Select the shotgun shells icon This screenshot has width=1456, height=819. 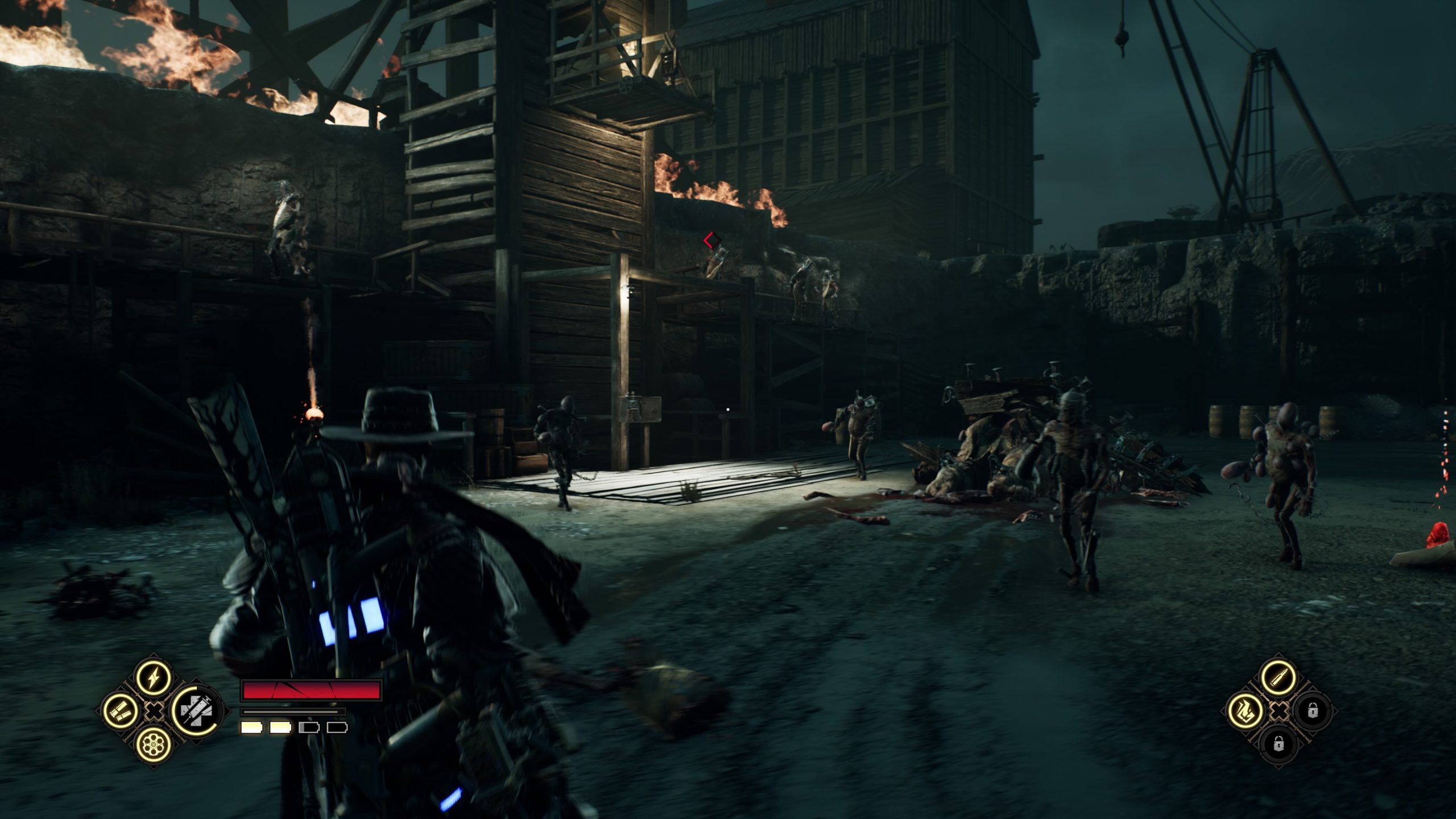(121, 710)
